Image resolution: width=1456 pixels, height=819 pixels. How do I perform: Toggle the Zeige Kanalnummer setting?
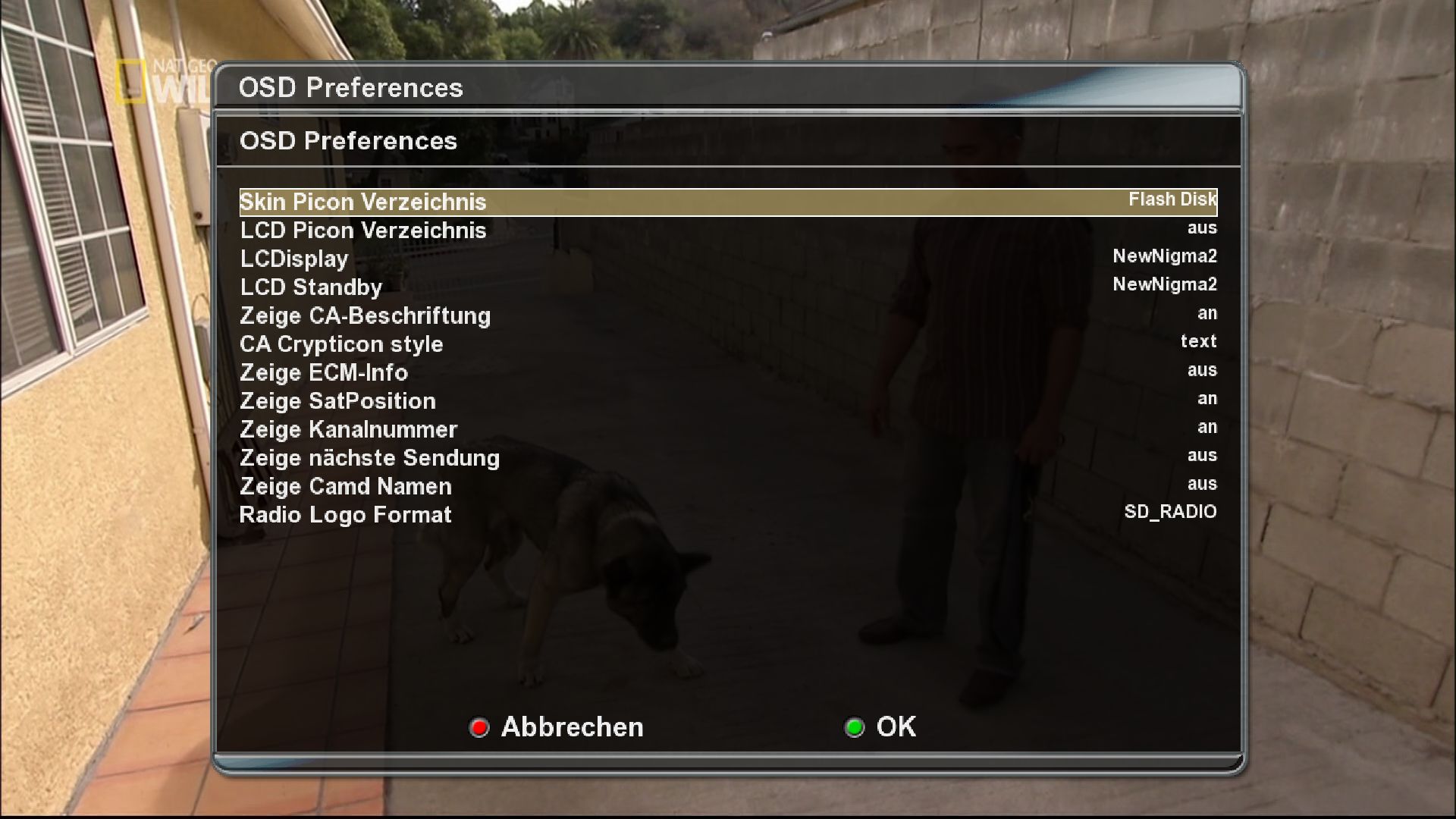coord(728,429)
